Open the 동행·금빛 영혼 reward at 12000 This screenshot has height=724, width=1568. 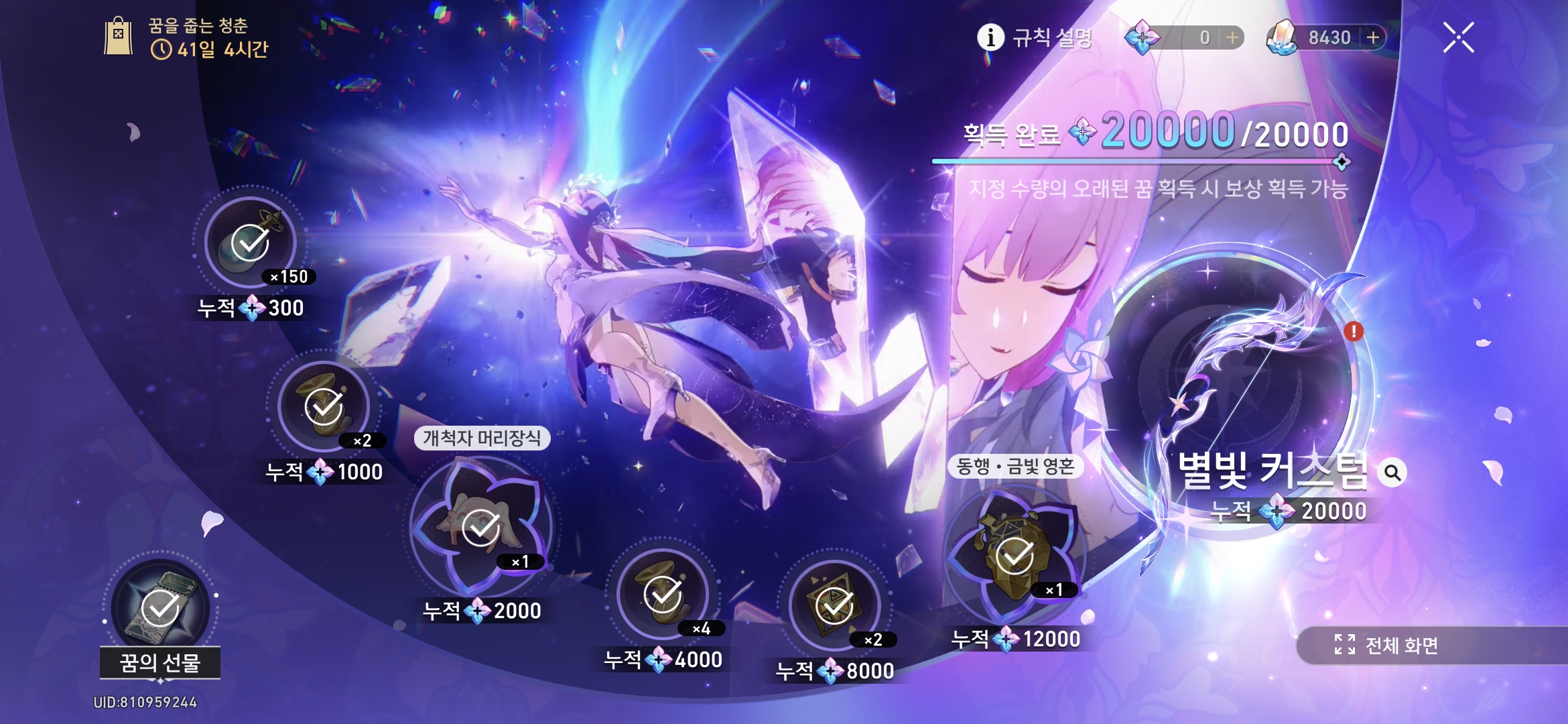pyautogui.click(x=1014, y=555)
